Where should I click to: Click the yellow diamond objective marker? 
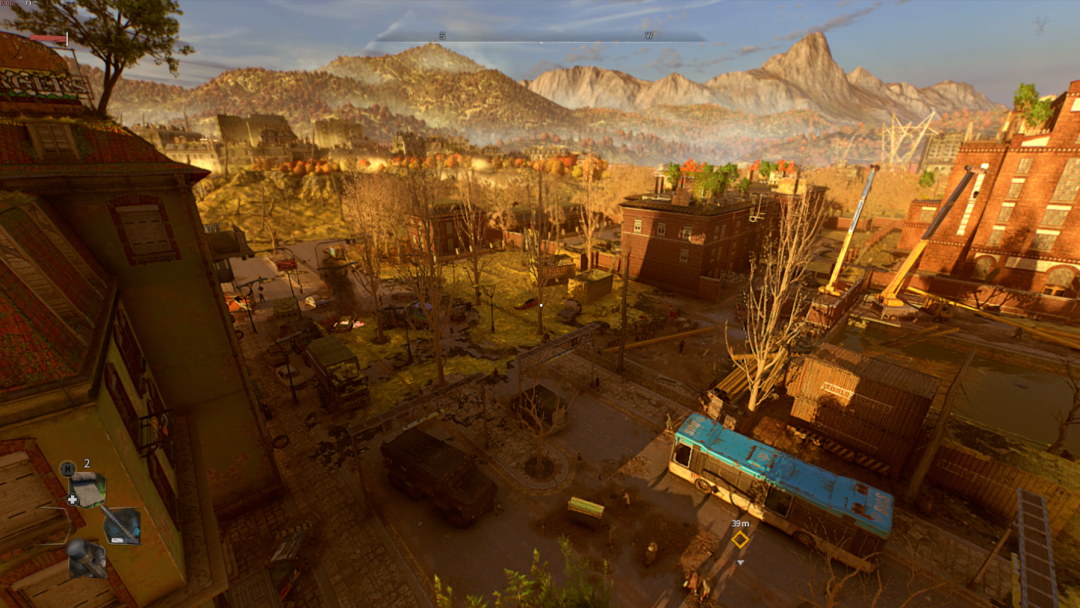pyautogui.click(x=740, y=539)
